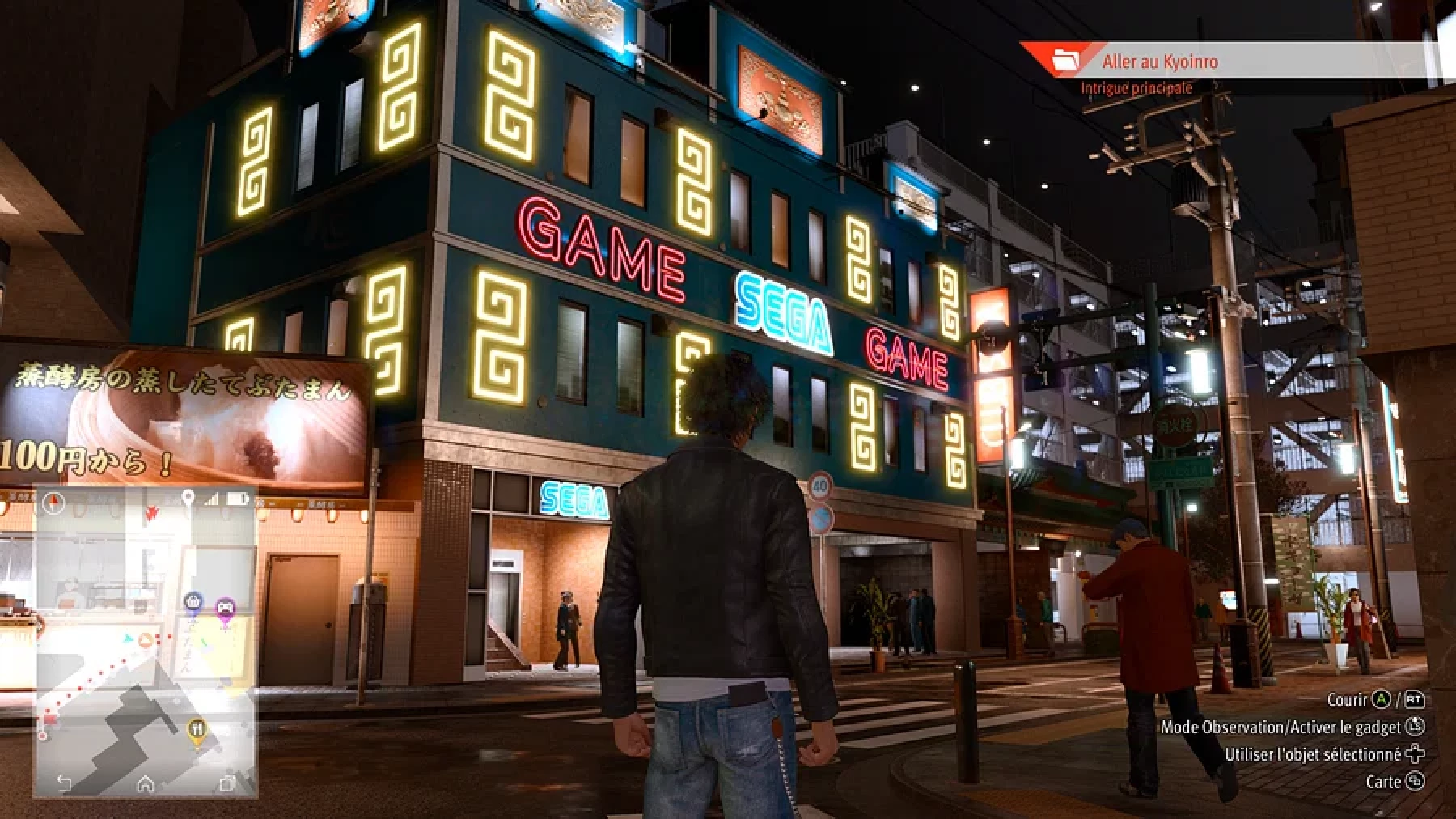Tap the back arrow on the minimap phone
This screenshot has height=819, width=1456.
(x=65, y=783)
